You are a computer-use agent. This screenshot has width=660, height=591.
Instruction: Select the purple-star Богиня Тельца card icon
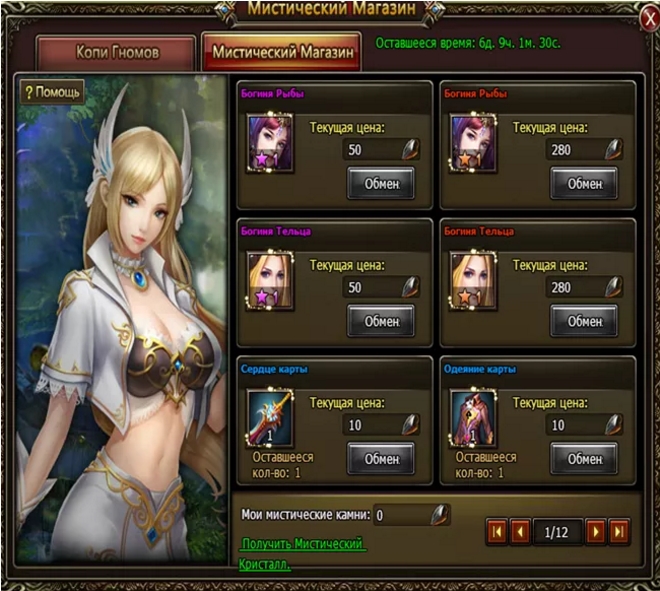tap(270, 278)
